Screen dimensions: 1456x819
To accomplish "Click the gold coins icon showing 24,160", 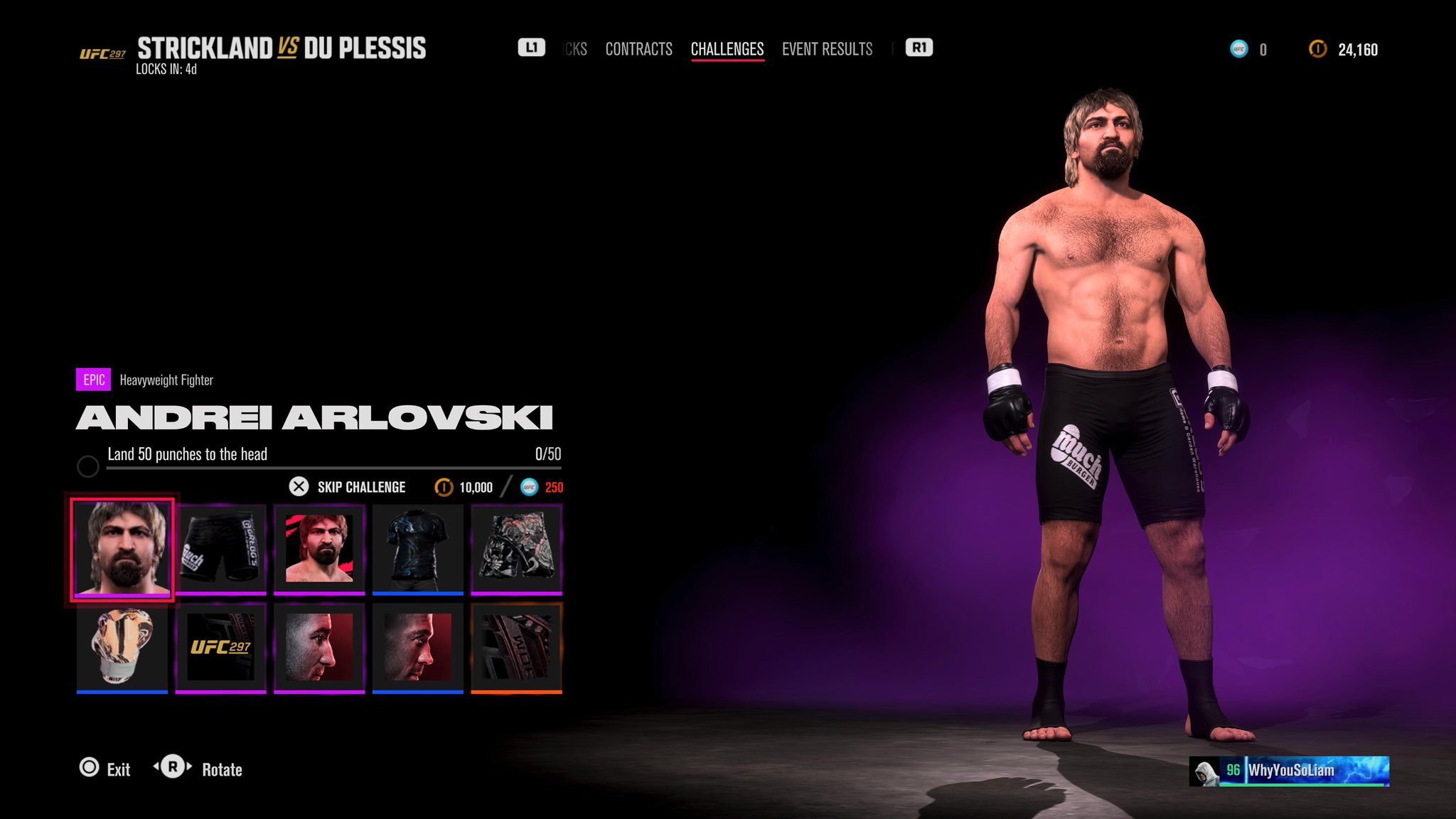I will click(1317, 49).
